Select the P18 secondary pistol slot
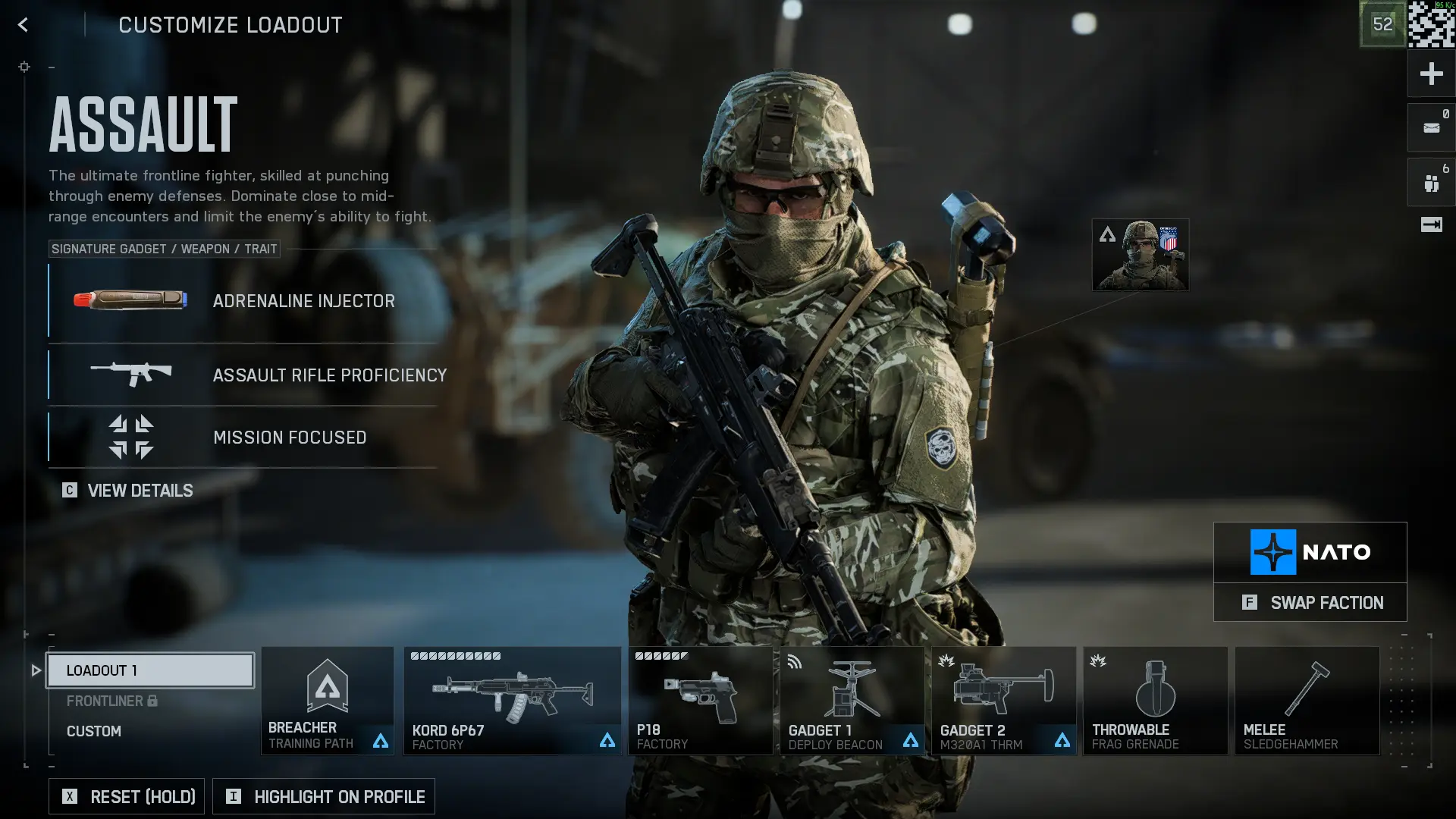Screen dimensions: 1456x819 (x=700, y=698)
